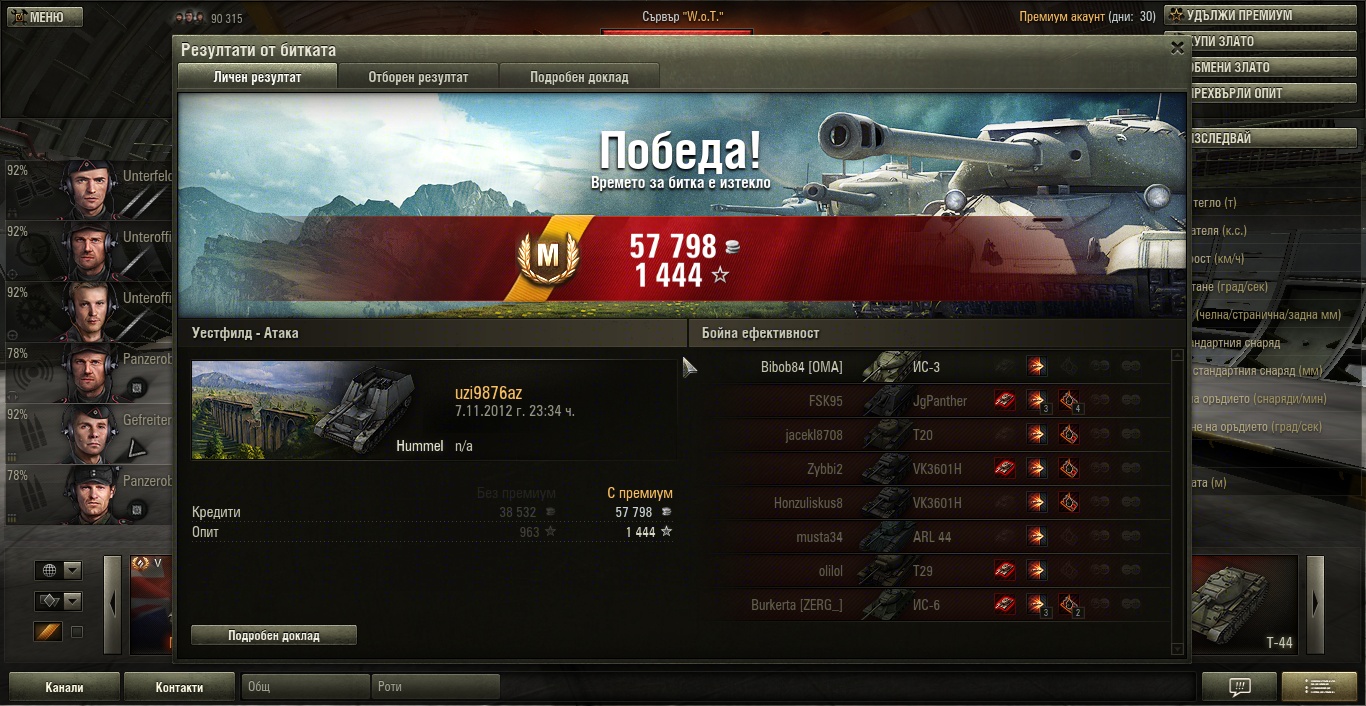1366x706 pixels.
Task: Select the Общ chat tab
Action: point(305,687)
